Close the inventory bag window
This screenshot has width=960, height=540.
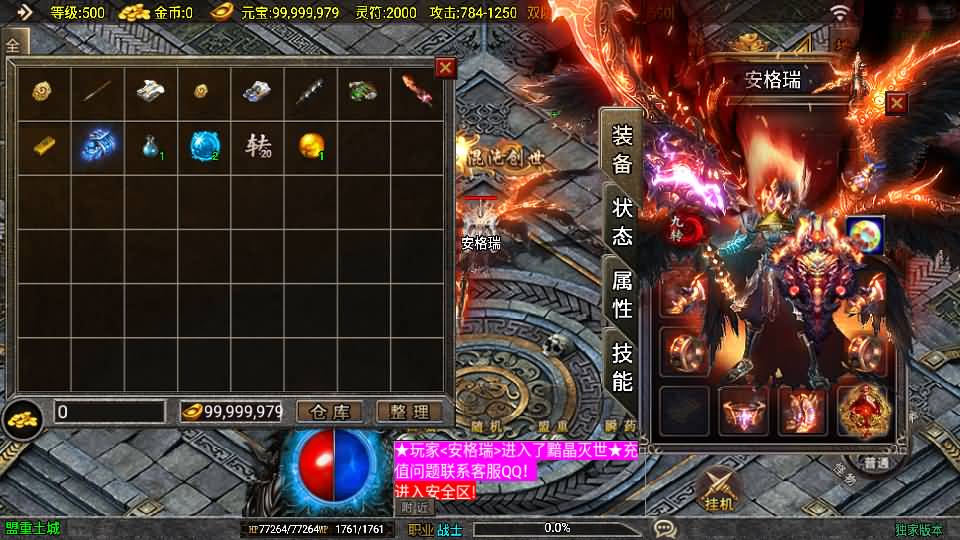[446, 68]
